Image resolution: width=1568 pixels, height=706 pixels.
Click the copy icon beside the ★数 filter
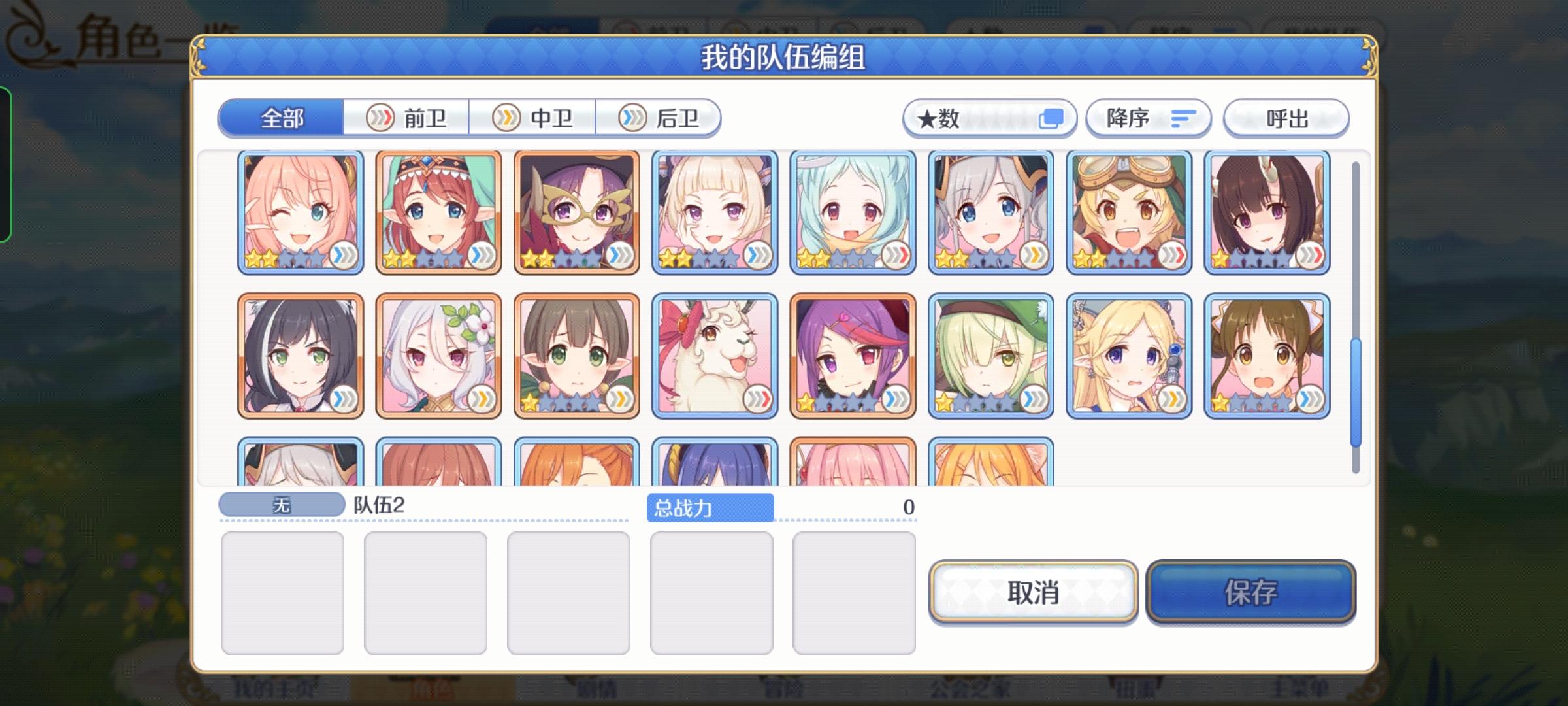pyautogui.click(x=1053, y=118)
